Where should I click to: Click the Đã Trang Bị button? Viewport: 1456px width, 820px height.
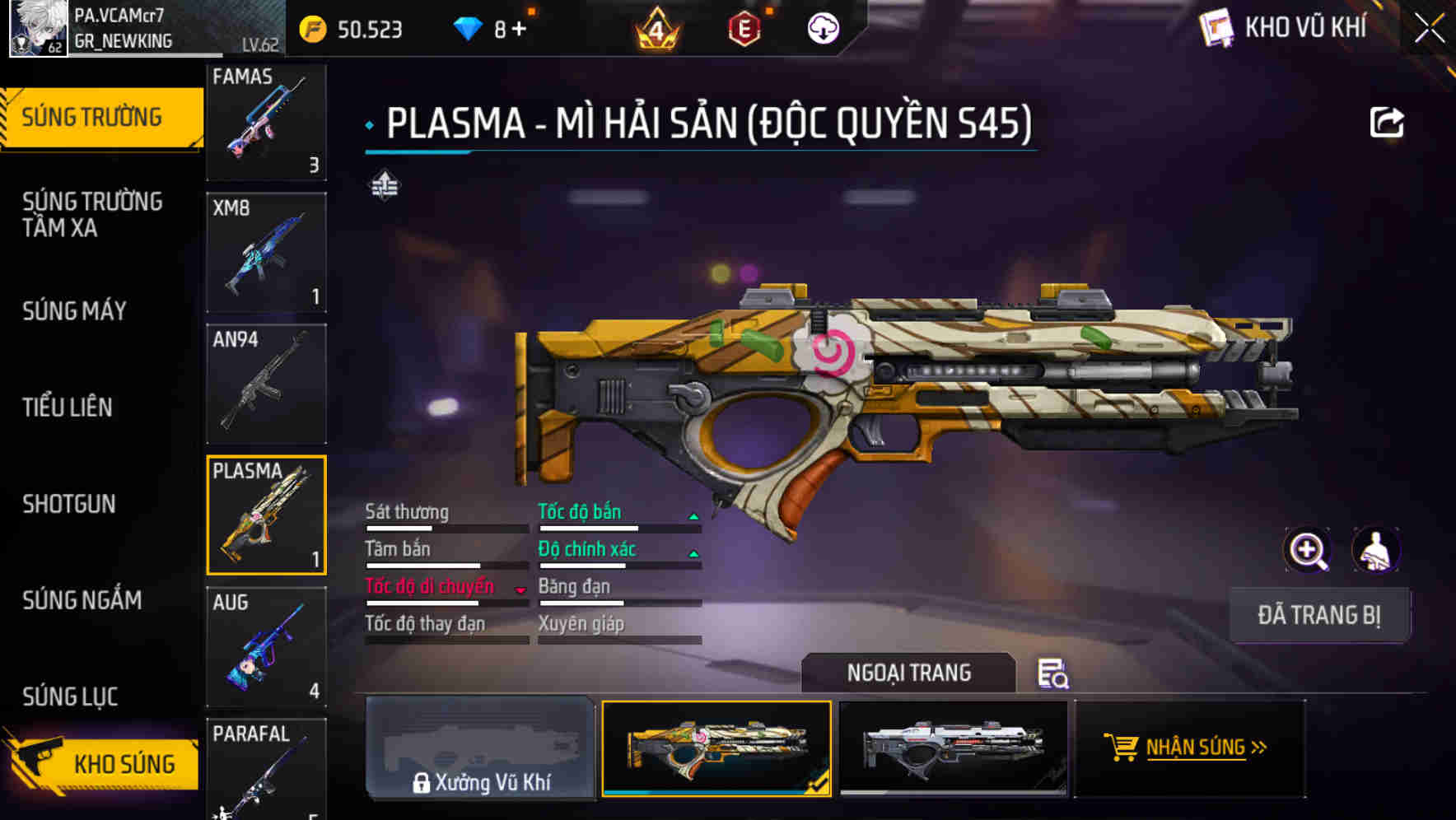(1318, 615)
